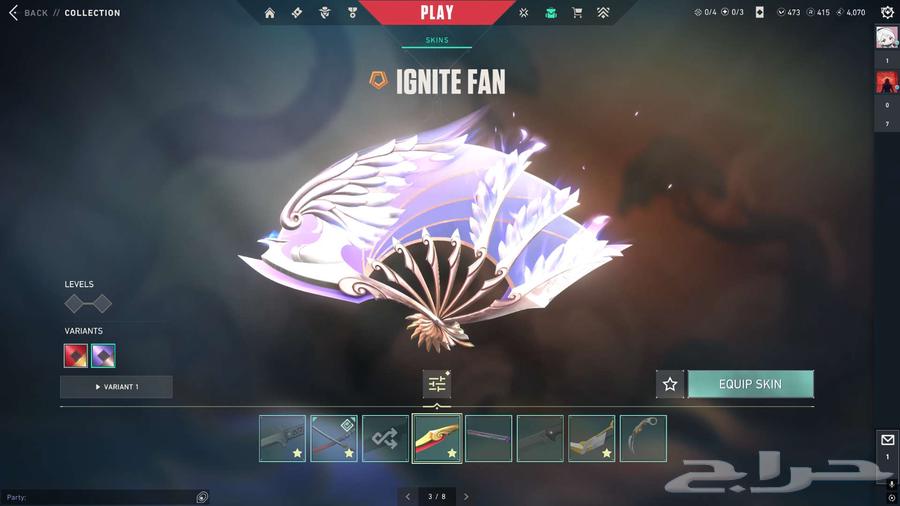Go back to the Collection screen

[x=28, y=13]
